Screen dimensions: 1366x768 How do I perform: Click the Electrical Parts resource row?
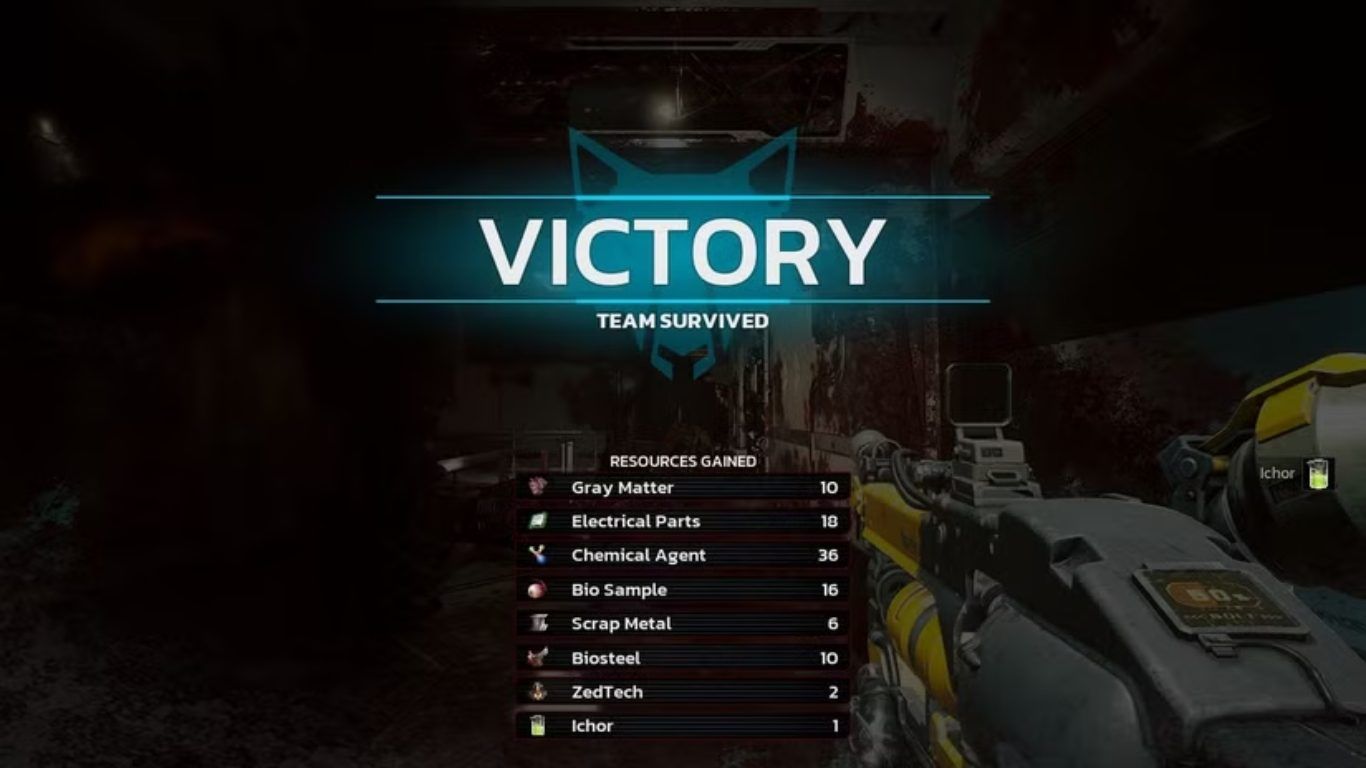click(x=683, y=522)
